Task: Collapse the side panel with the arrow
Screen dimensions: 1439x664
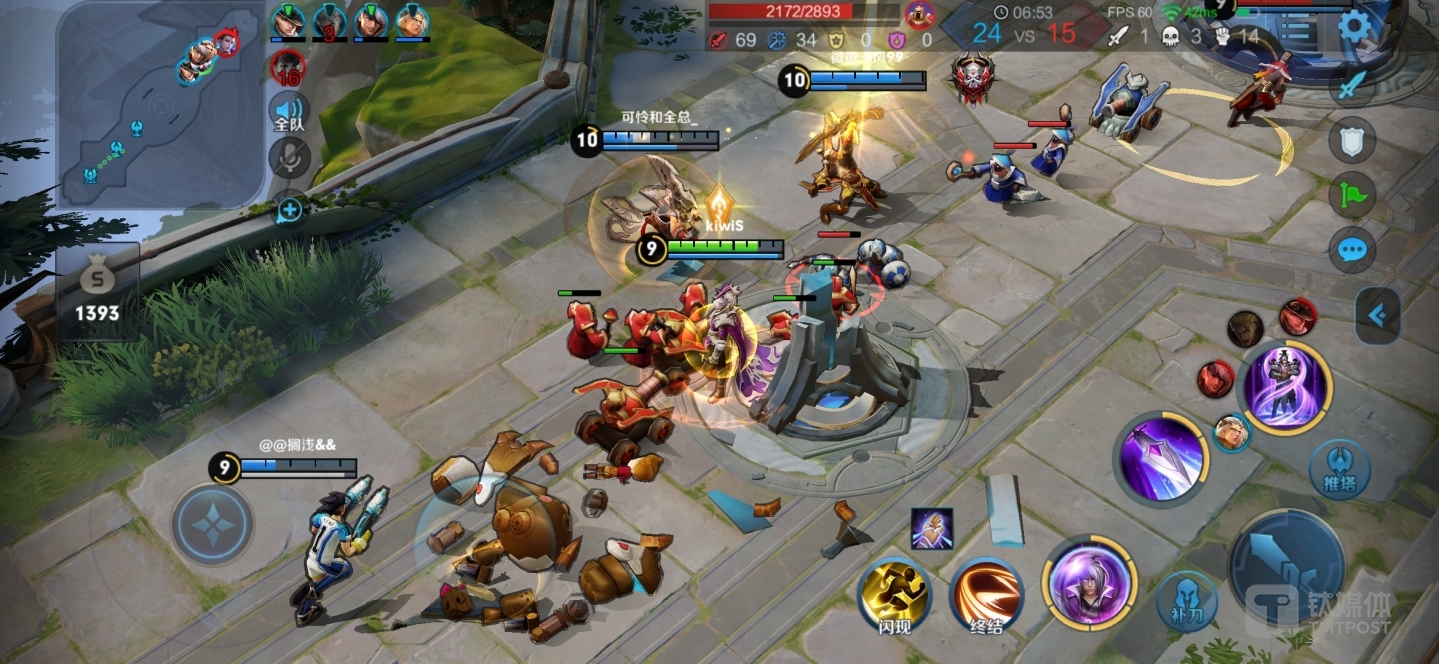Action: 1377,316
